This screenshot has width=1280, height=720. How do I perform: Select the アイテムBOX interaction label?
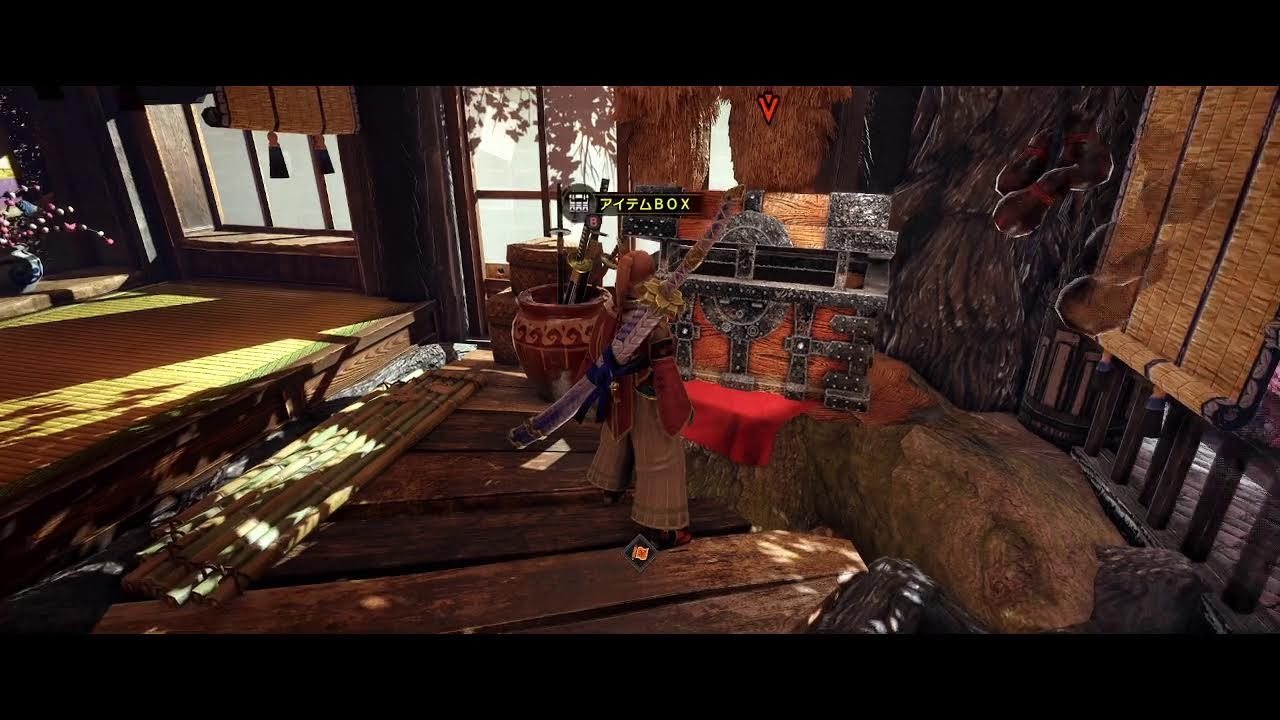coord(643,204)
